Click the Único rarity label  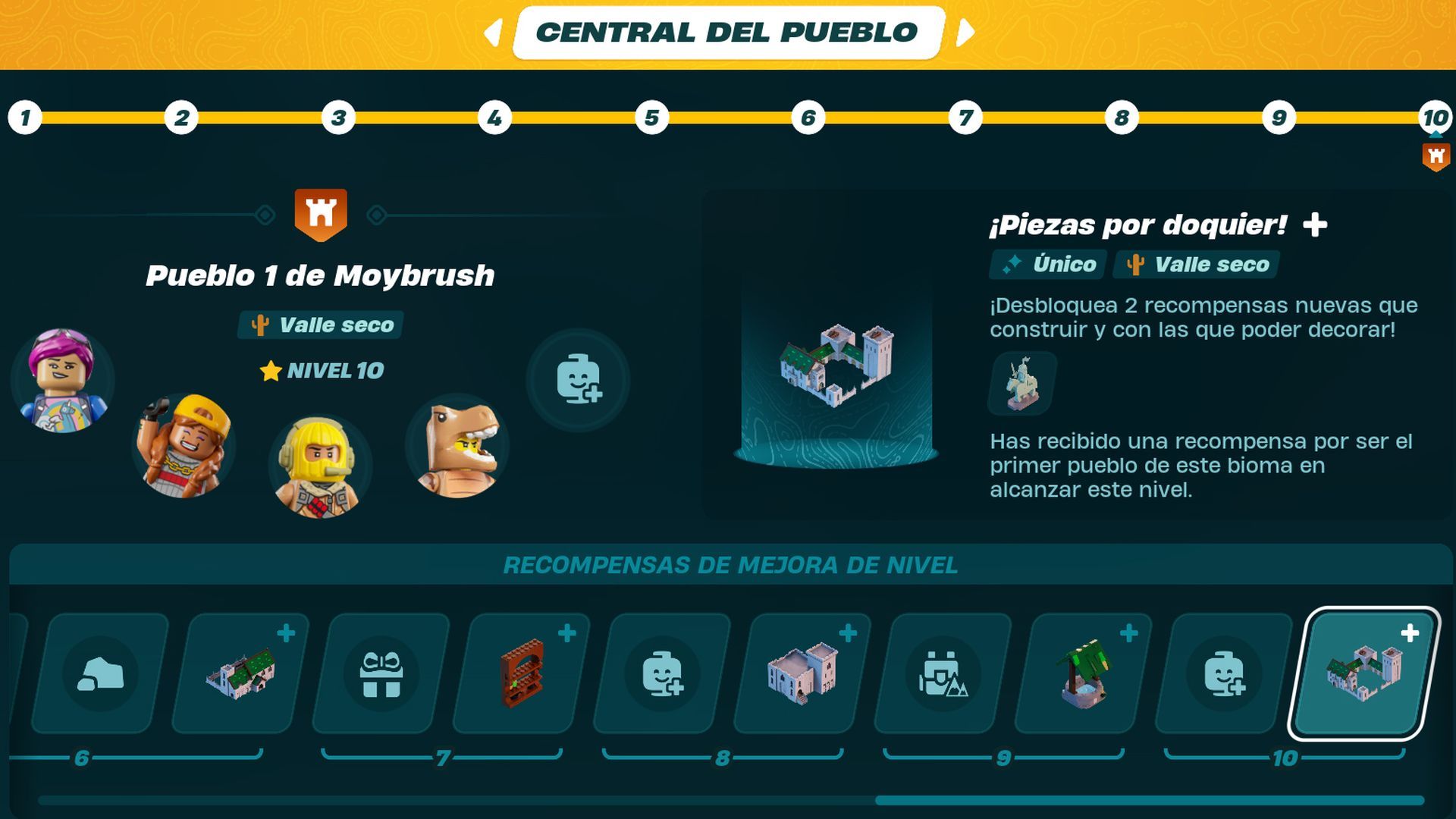tap(1047, 265)
